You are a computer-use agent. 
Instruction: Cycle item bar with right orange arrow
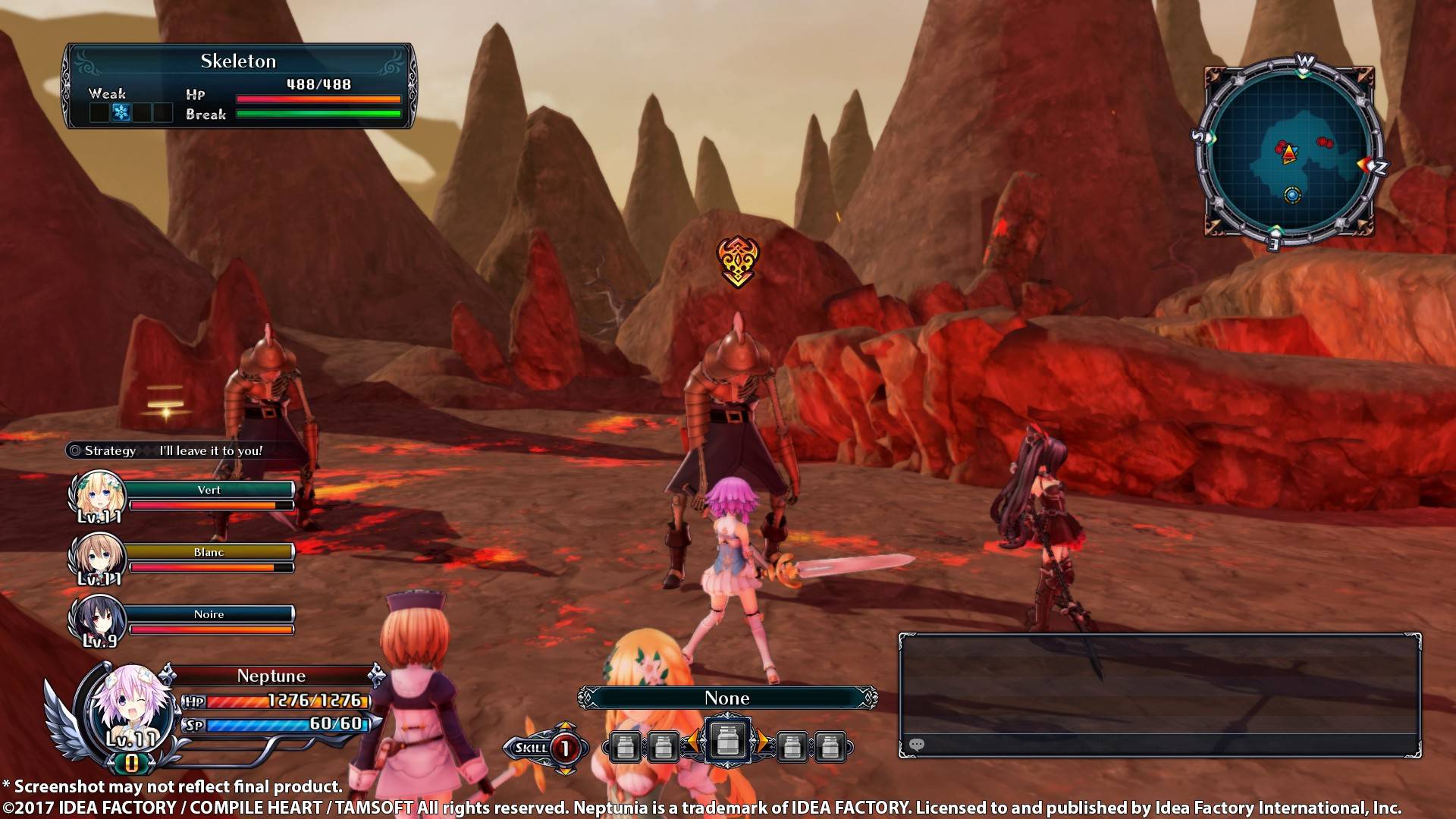[762, 743]
